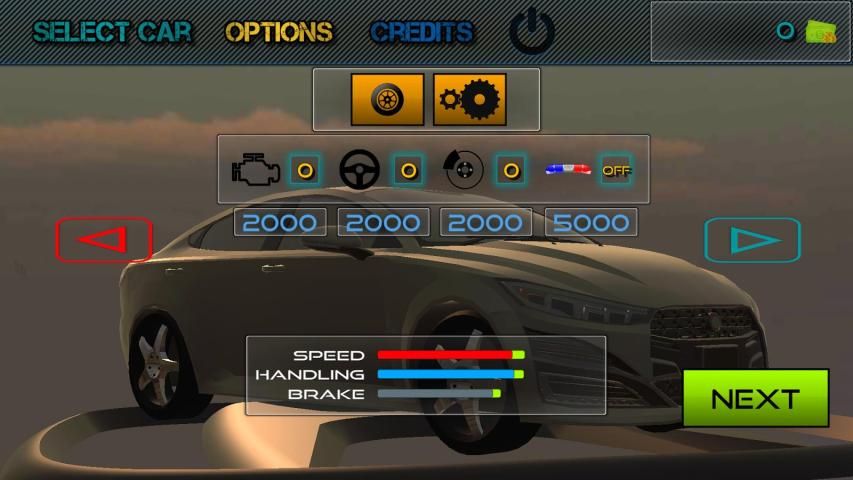
Task: Upgrade the steering handling level box
Action: pos(408,170)
